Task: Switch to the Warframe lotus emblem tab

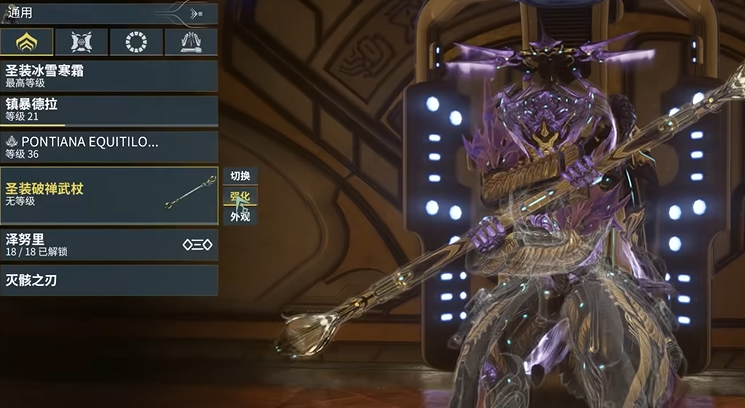Action: tap(27, 42)
